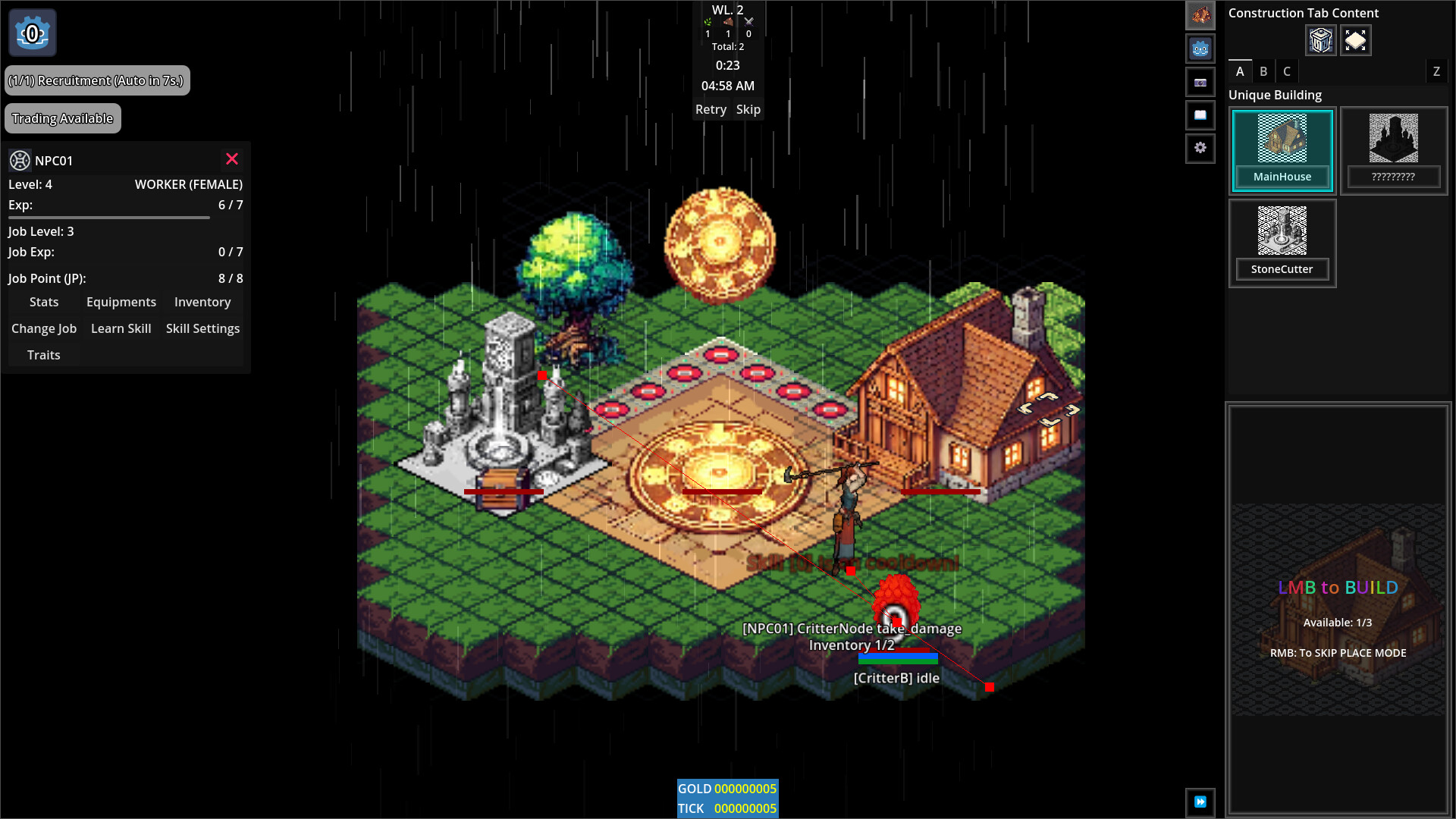Image resolution: width=1456 pixels, height=819 pixels.
Task: Open the book icon in right sidebar
Action: point(1200,115)
